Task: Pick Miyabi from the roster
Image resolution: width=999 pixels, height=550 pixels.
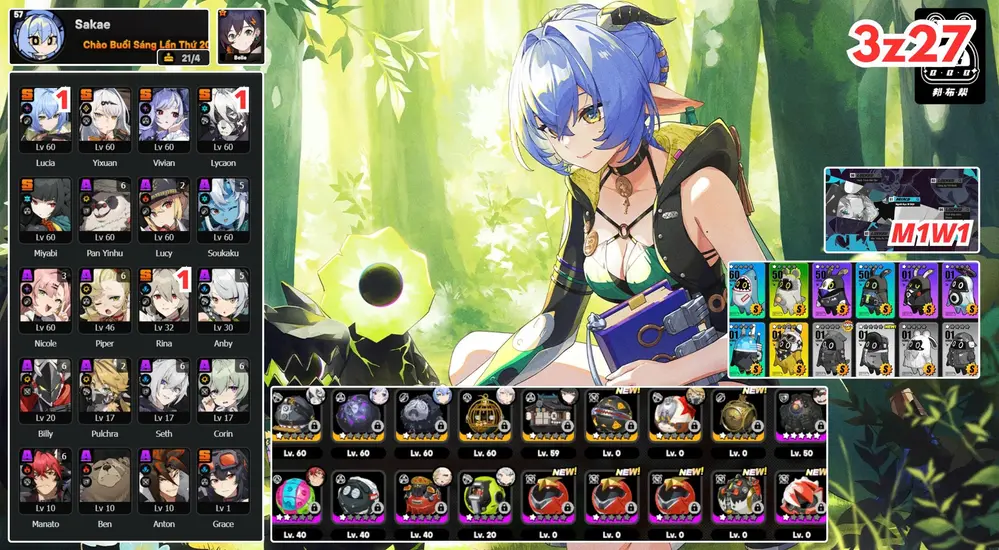Action: pos(45,205)
